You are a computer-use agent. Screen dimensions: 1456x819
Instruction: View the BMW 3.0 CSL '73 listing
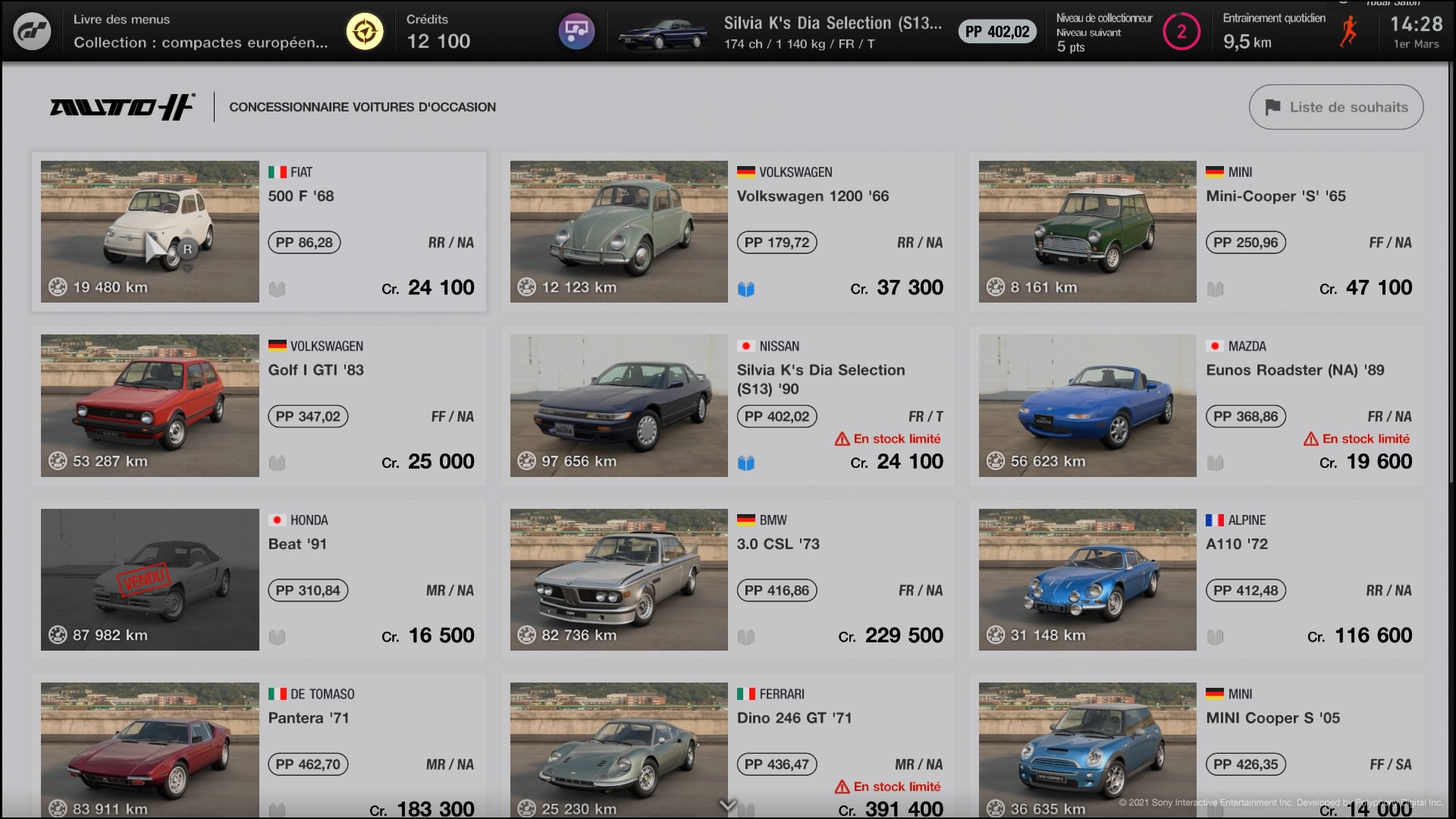[727, 579]
